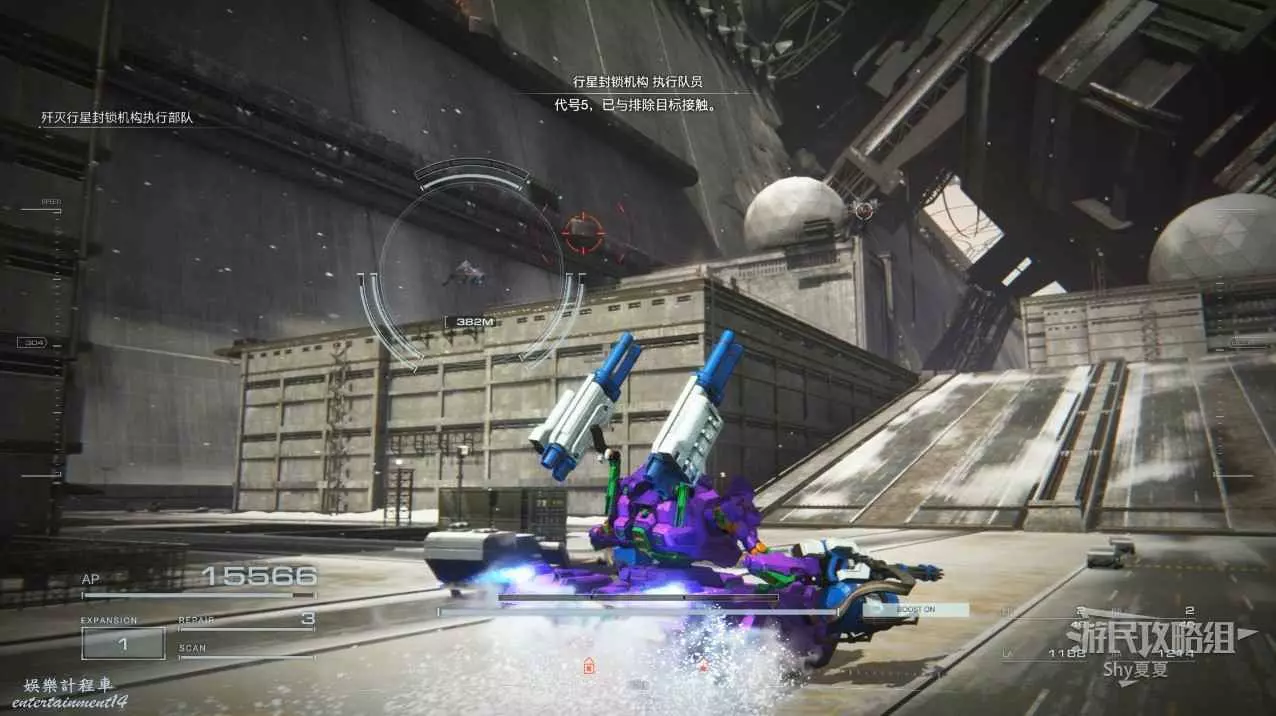Select the red lock-on target marker
The image size is (1276, 716).
click(583, 233)
